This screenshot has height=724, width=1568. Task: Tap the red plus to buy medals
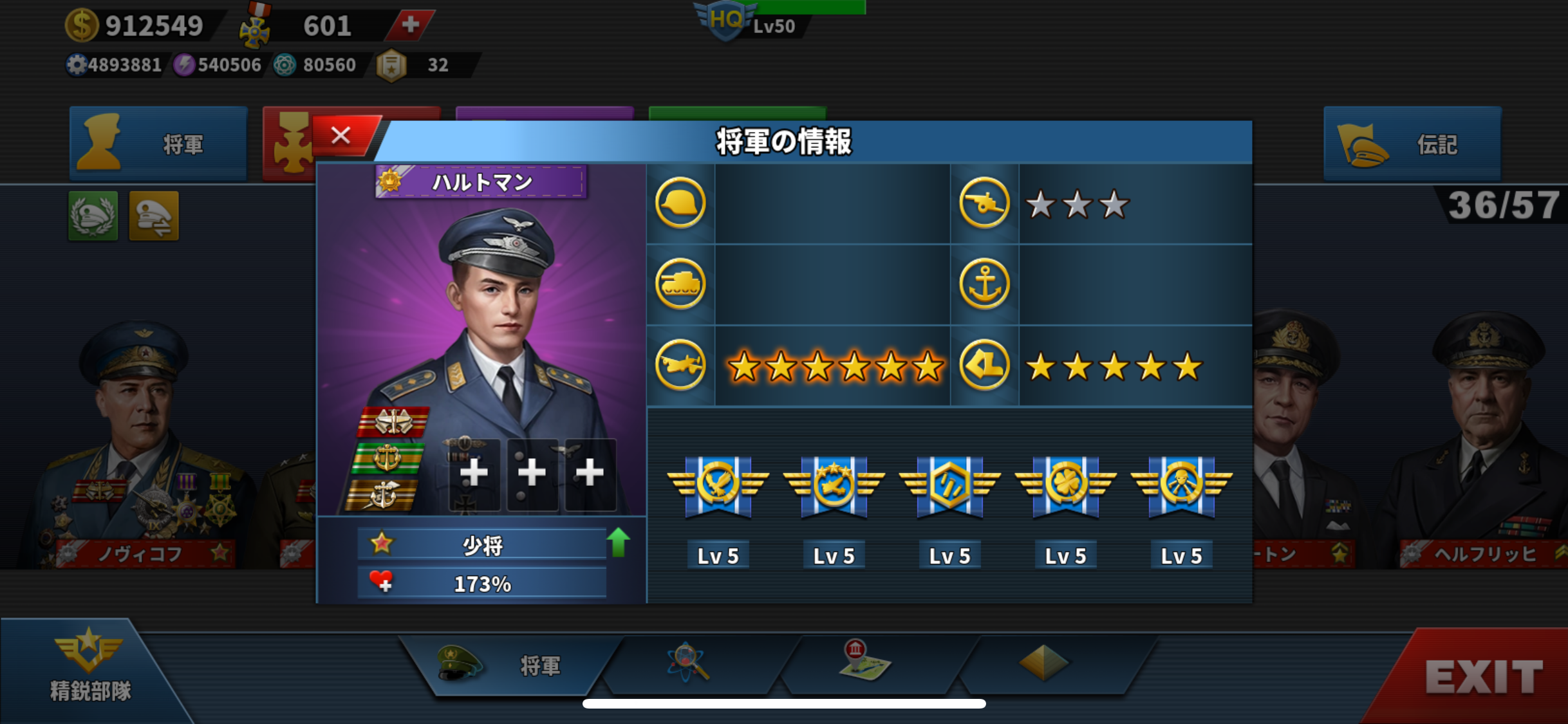coord(410,25)
